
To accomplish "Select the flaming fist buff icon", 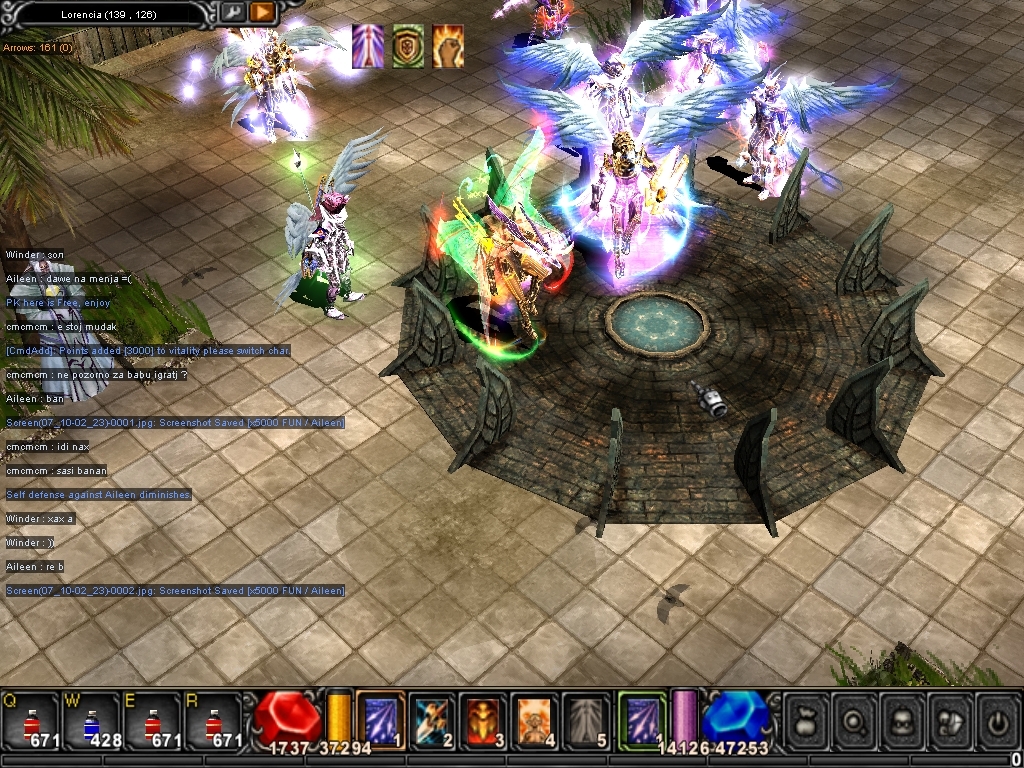I will (447, 47).
